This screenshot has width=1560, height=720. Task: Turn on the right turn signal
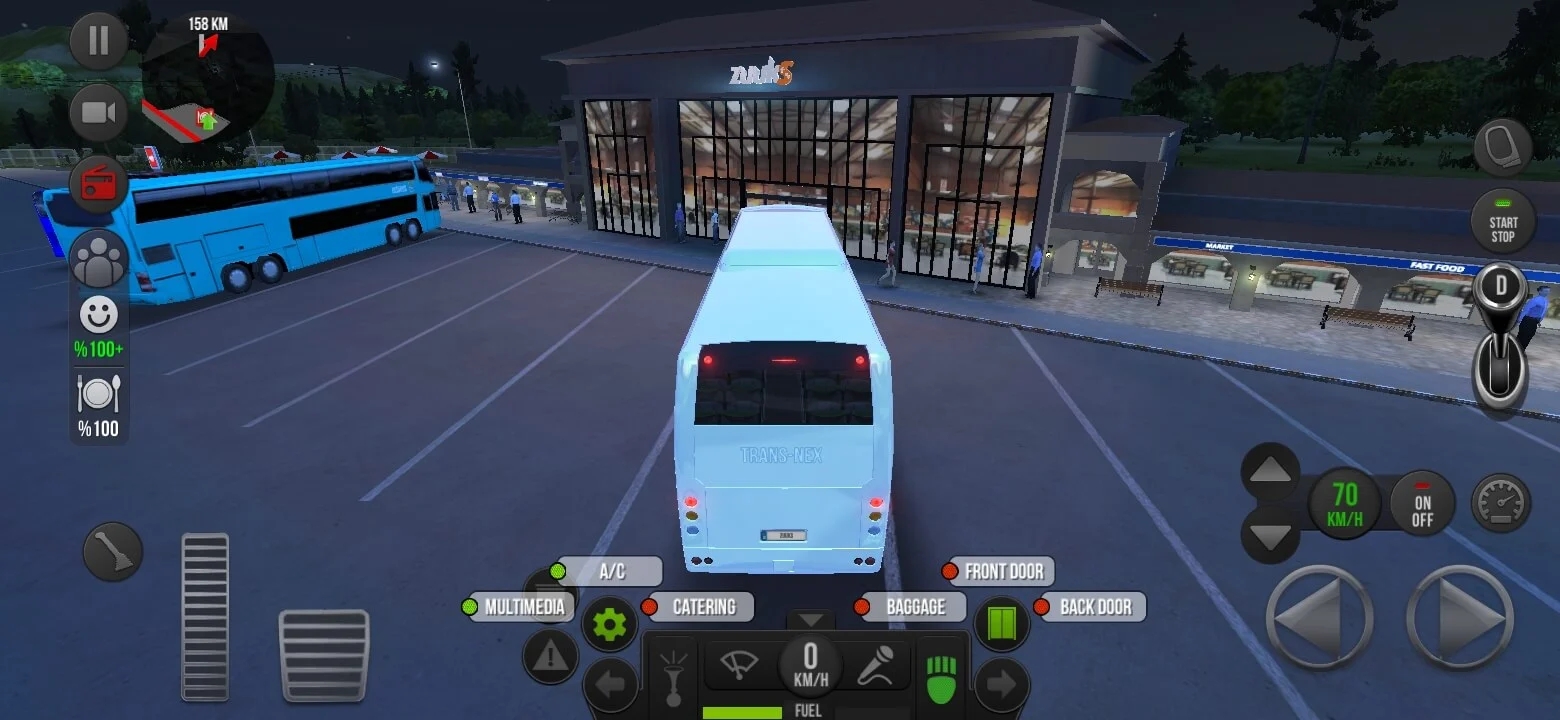tap(1001, 685)
